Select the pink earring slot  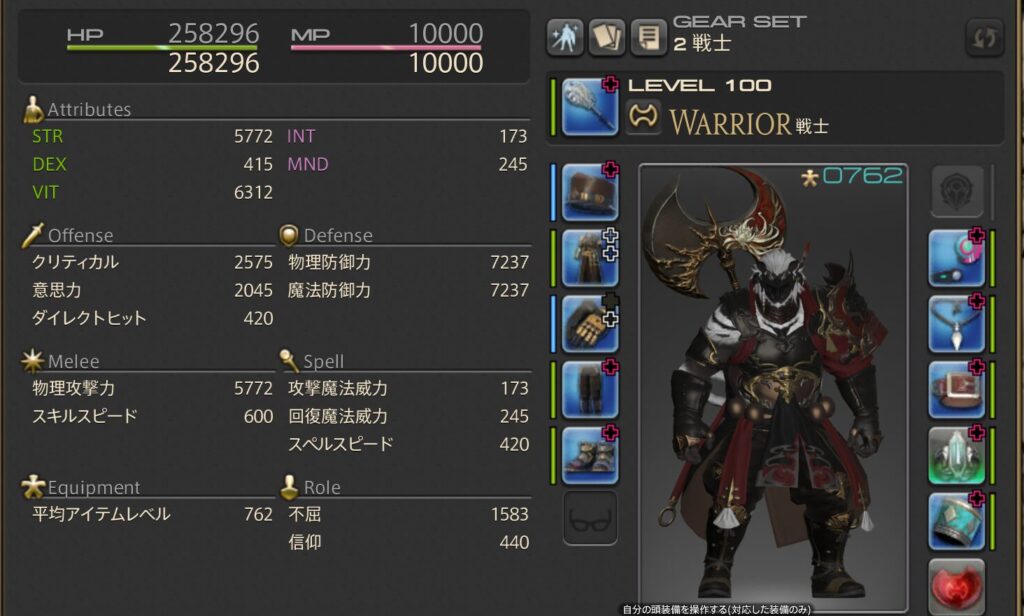point(957,258)
